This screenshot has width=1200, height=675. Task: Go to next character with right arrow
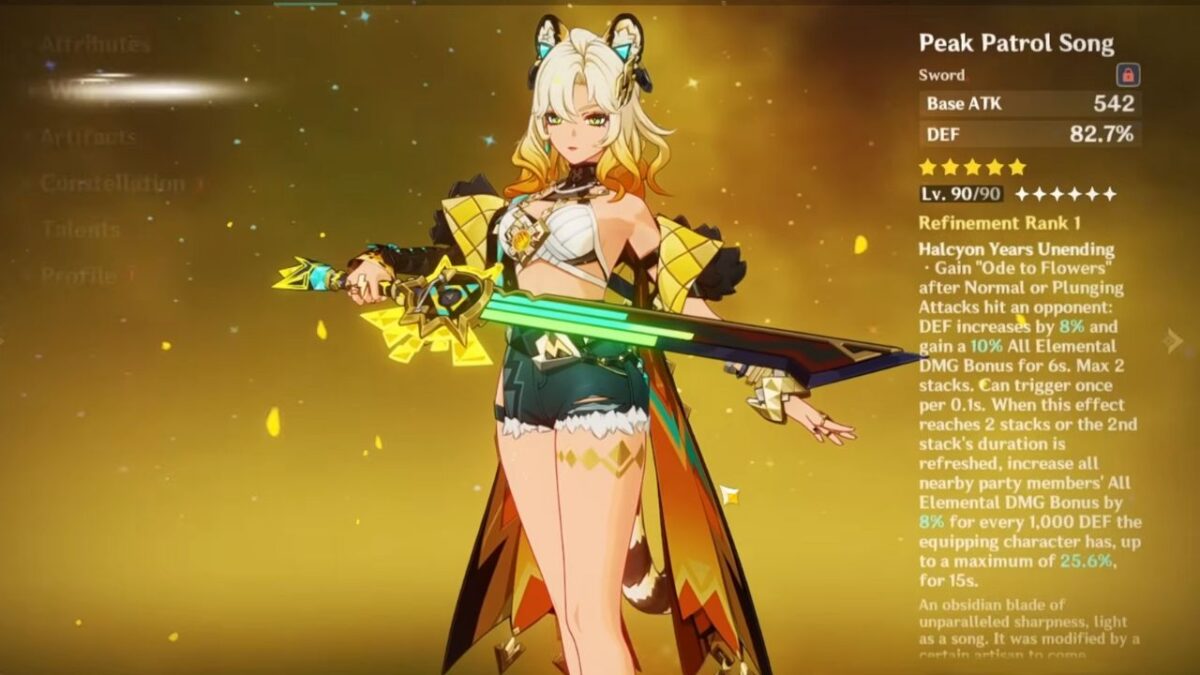[x=1174, y=341]
